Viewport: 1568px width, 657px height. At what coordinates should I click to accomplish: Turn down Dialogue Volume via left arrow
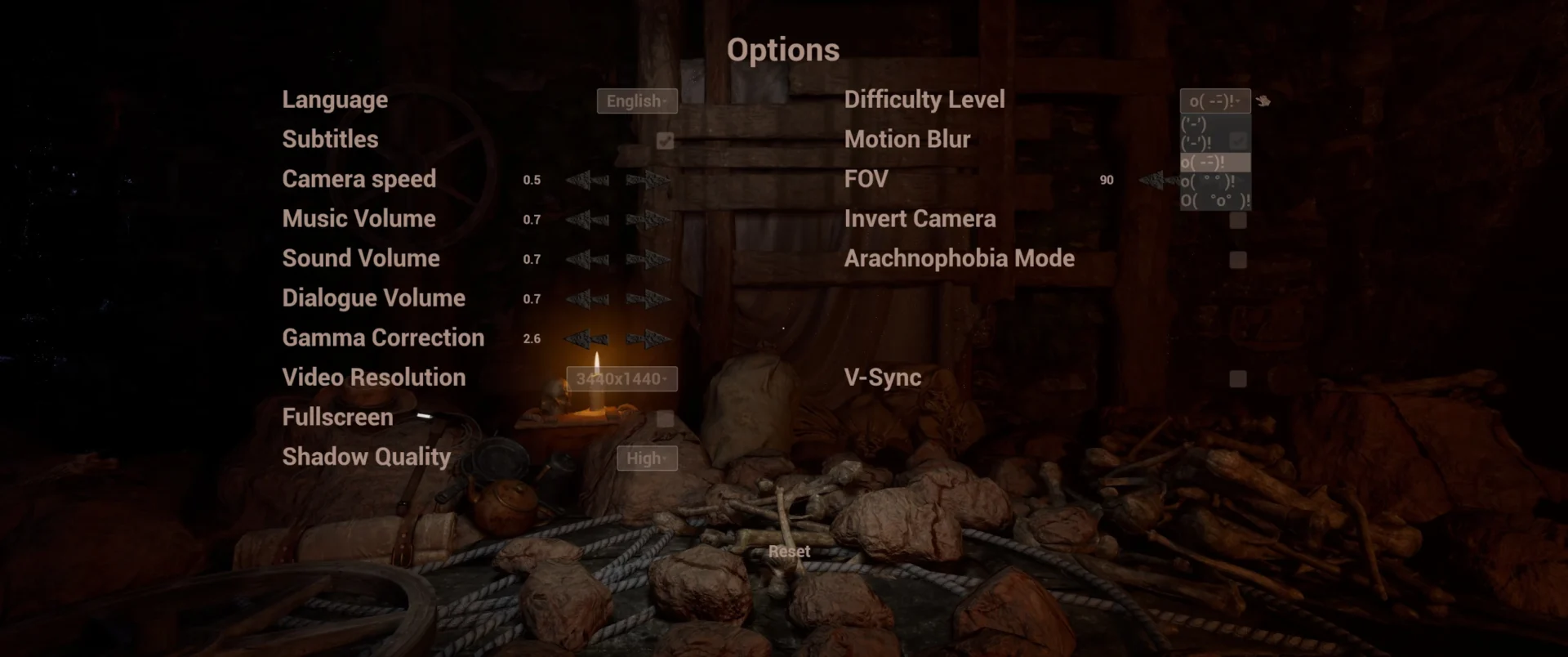click(x=587, y=299)
